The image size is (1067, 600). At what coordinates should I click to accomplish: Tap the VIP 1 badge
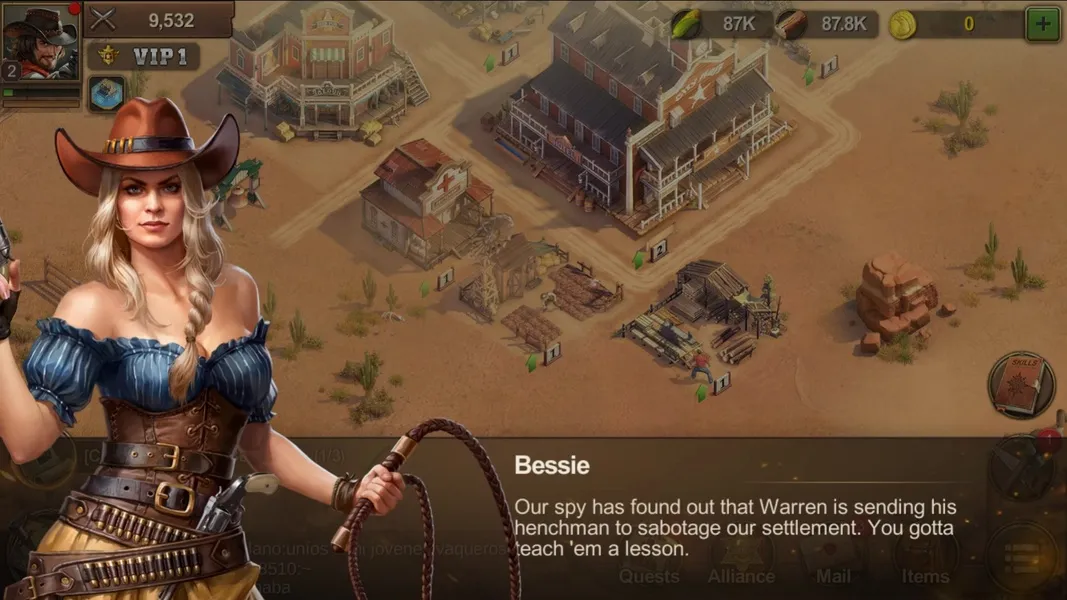142,57
